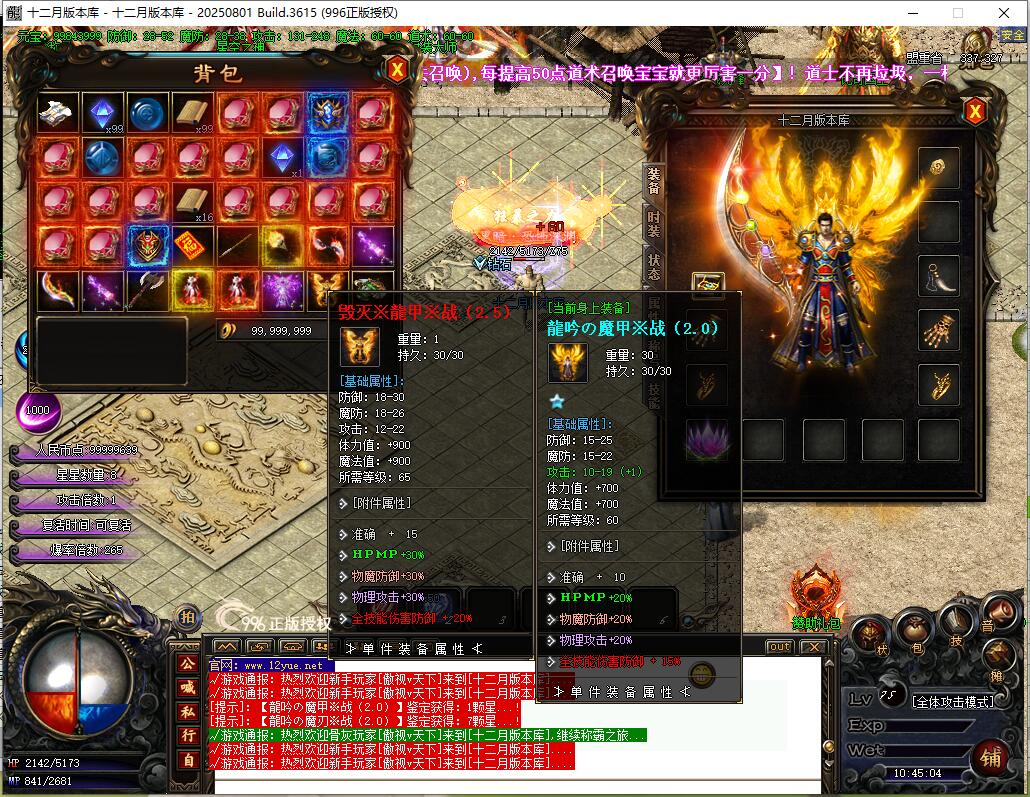Click the equipped golden gauntlet slot
This screenshot has height=797, width=1030.
(x=939, y=329)
